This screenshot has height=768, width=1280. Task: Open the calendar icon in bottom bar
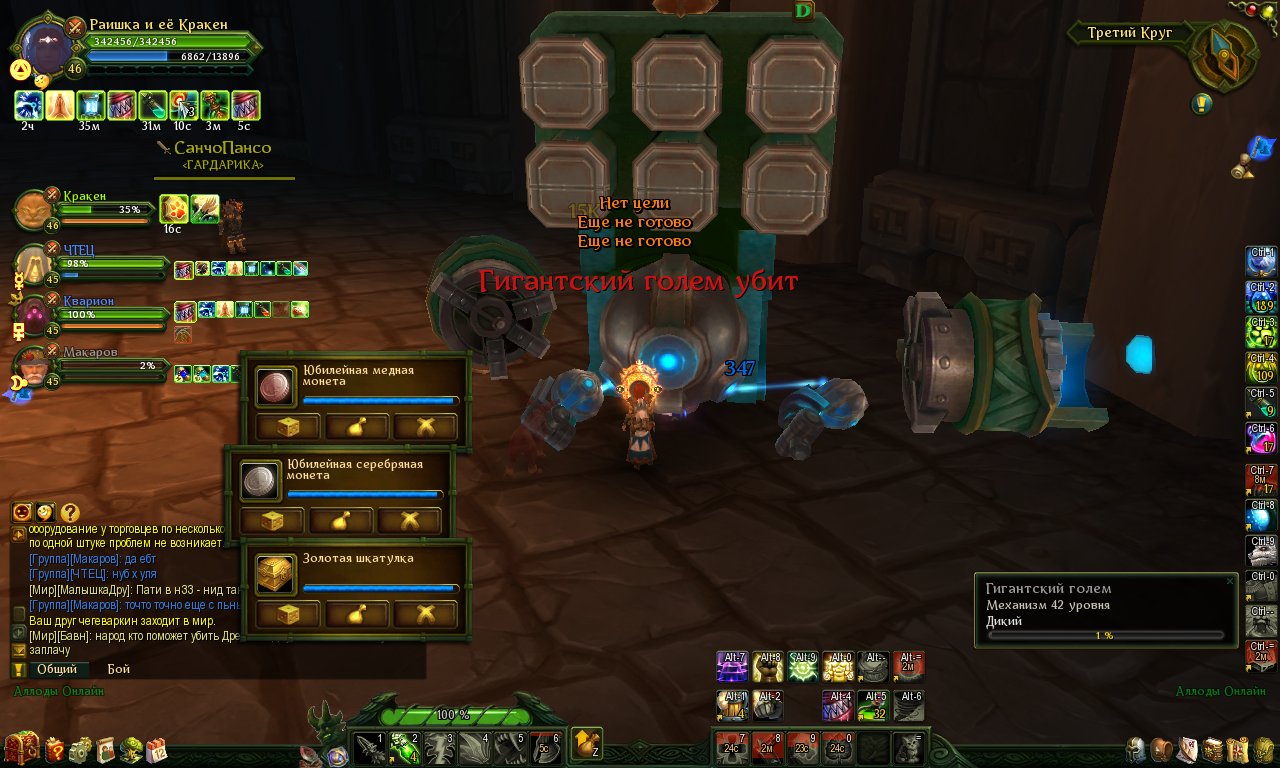[156, 749]
